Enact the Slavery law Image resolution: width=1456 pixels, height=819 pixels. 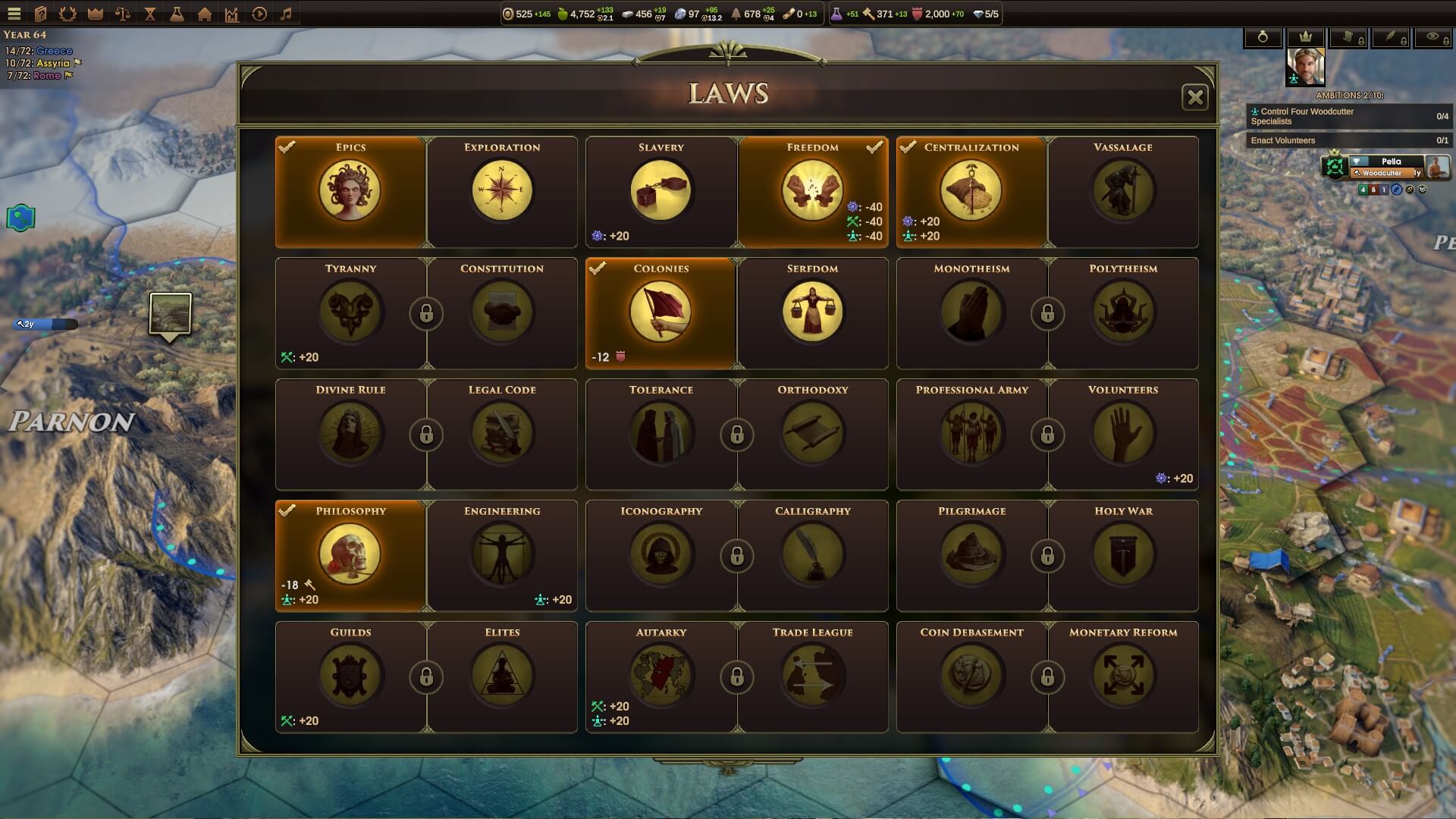(x=661, y=191)
